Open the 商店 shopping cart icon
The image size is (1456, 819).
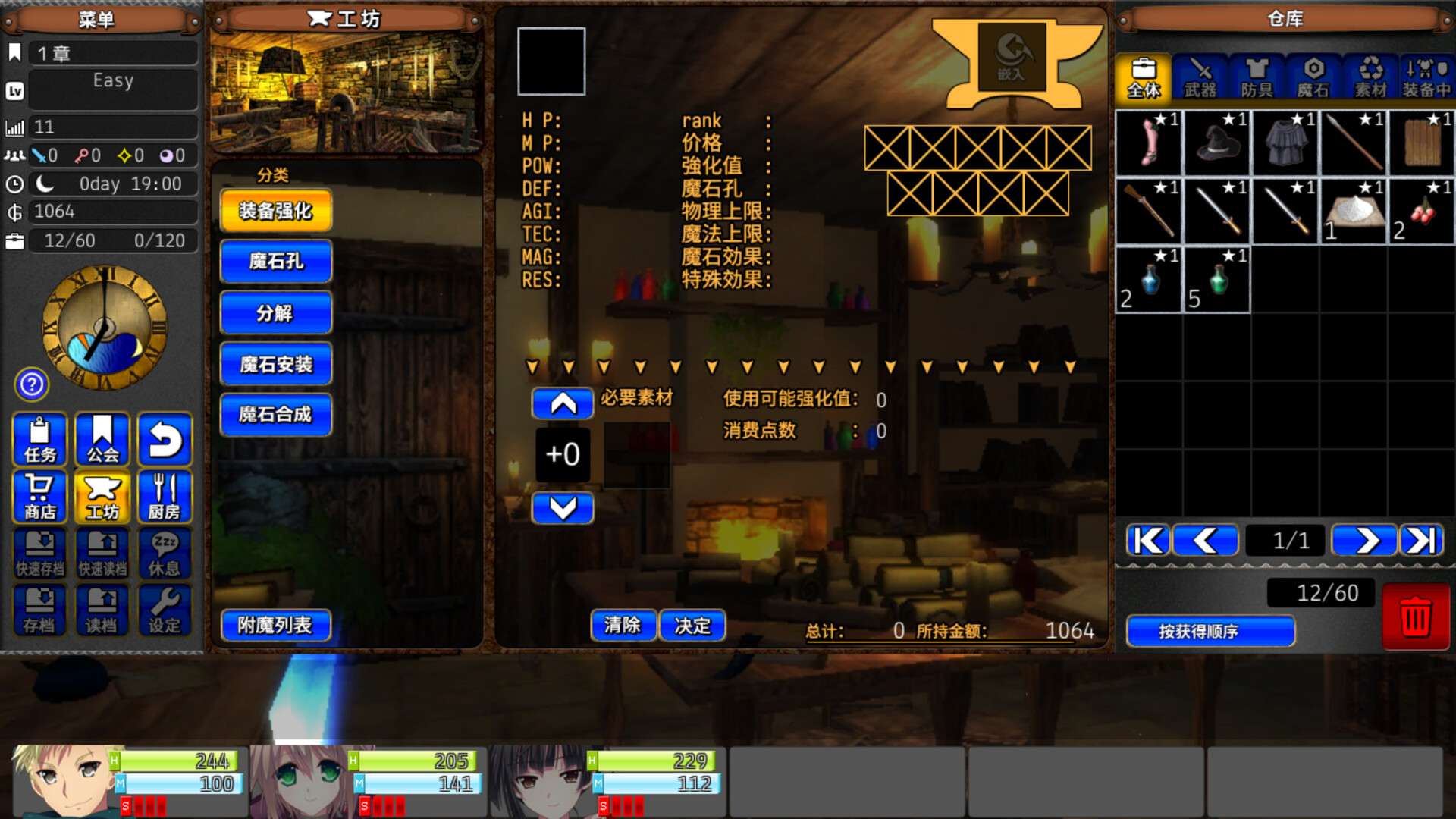39,497
